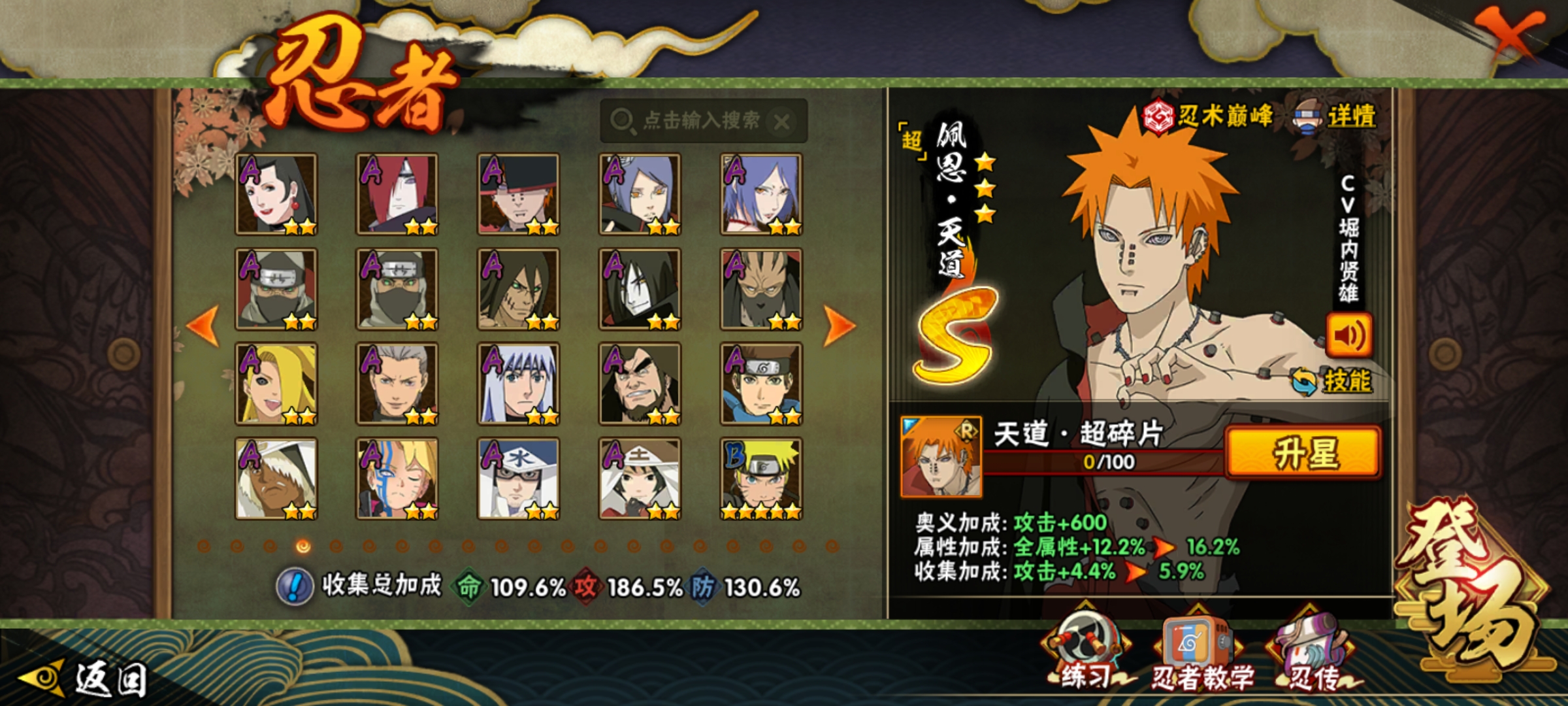Show collection bonus info icon
Viewport: 1568px width, 706px height.
point(295,586)
